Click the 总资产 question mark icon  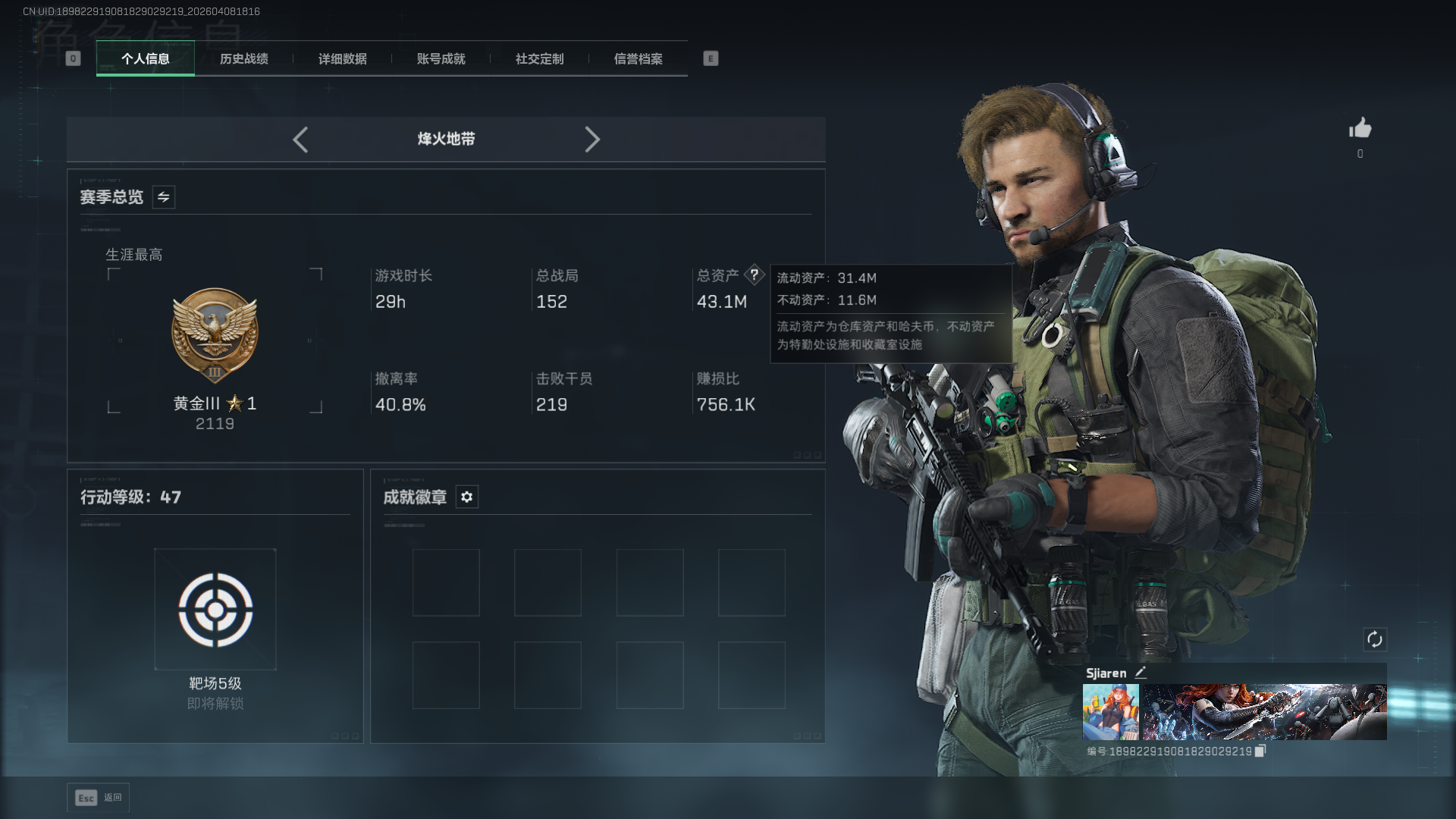(754, 275)
